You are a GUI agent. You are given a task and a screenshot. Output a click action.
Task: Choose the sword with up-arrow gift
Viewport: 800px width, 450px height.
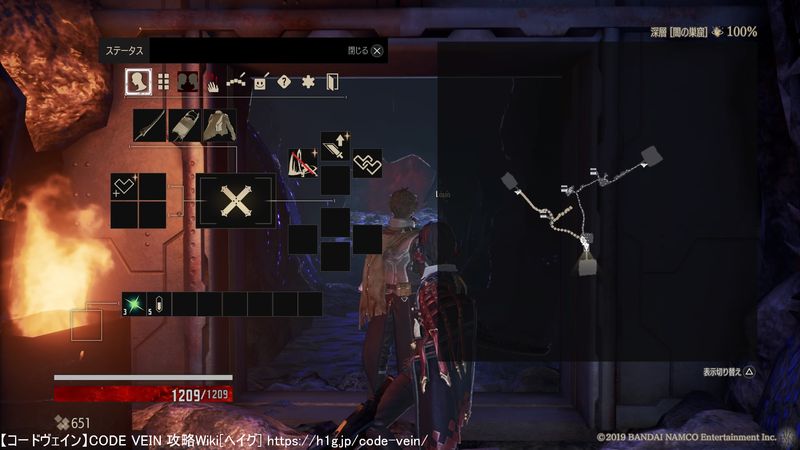click(x=335, y=147)
